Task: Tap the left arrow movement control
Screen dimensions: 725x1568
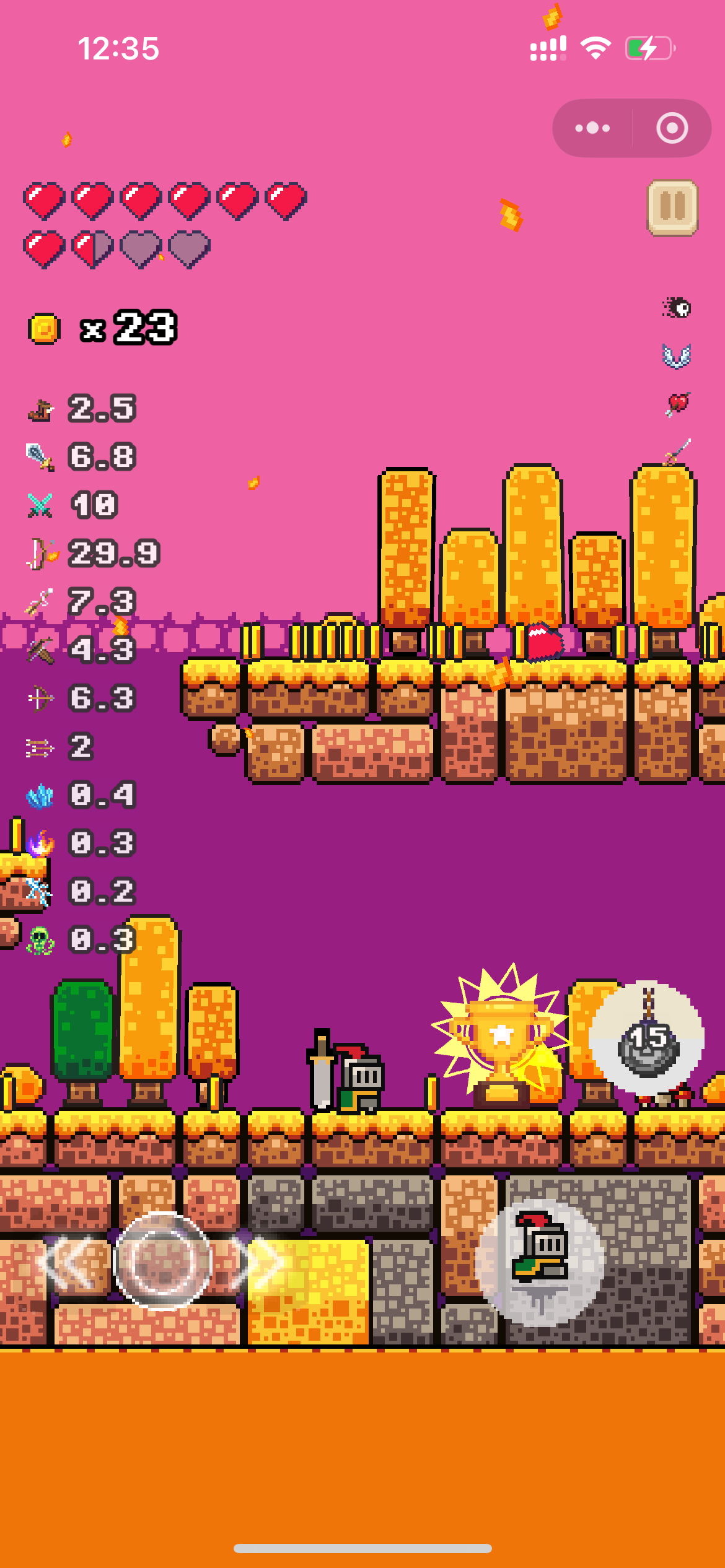Action: point(70,1261)
